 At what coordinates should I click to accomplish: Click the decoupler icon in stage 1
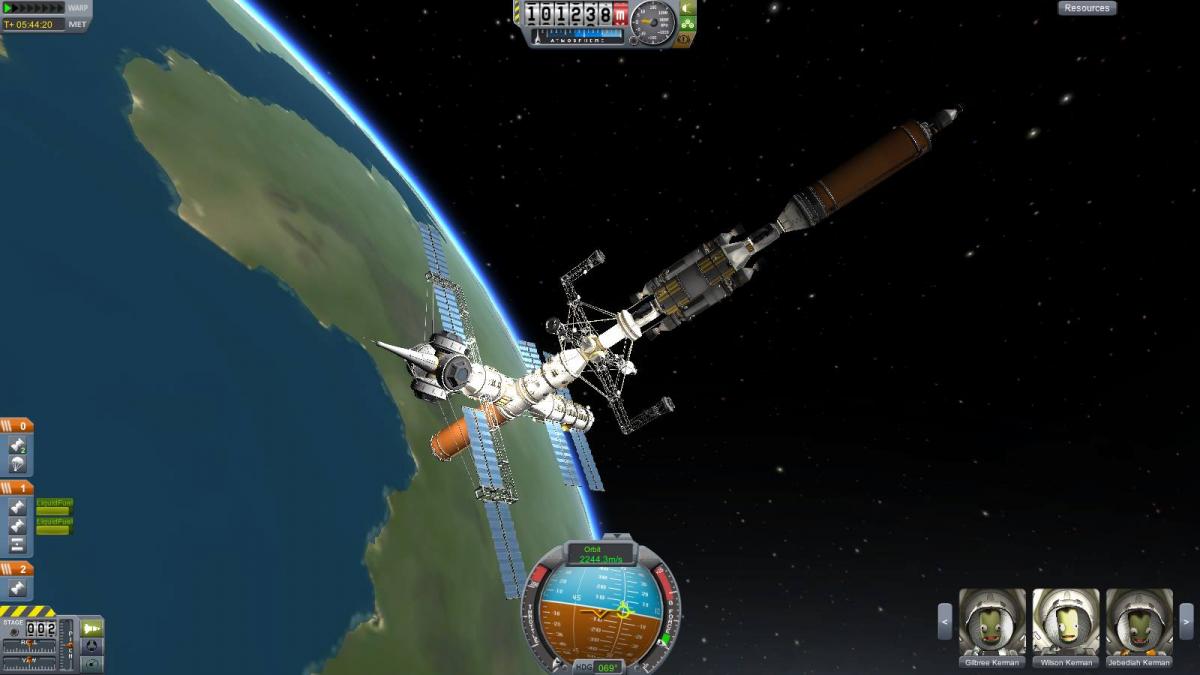[17, 545]
